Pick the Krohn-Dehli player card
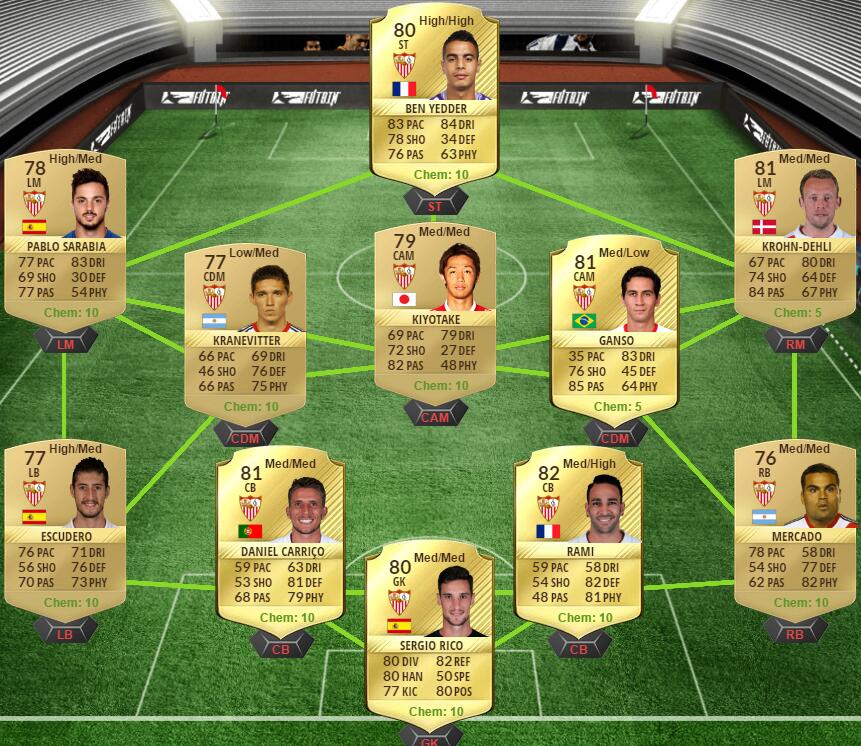Screen dimensions: 861x746 [795, 240]
